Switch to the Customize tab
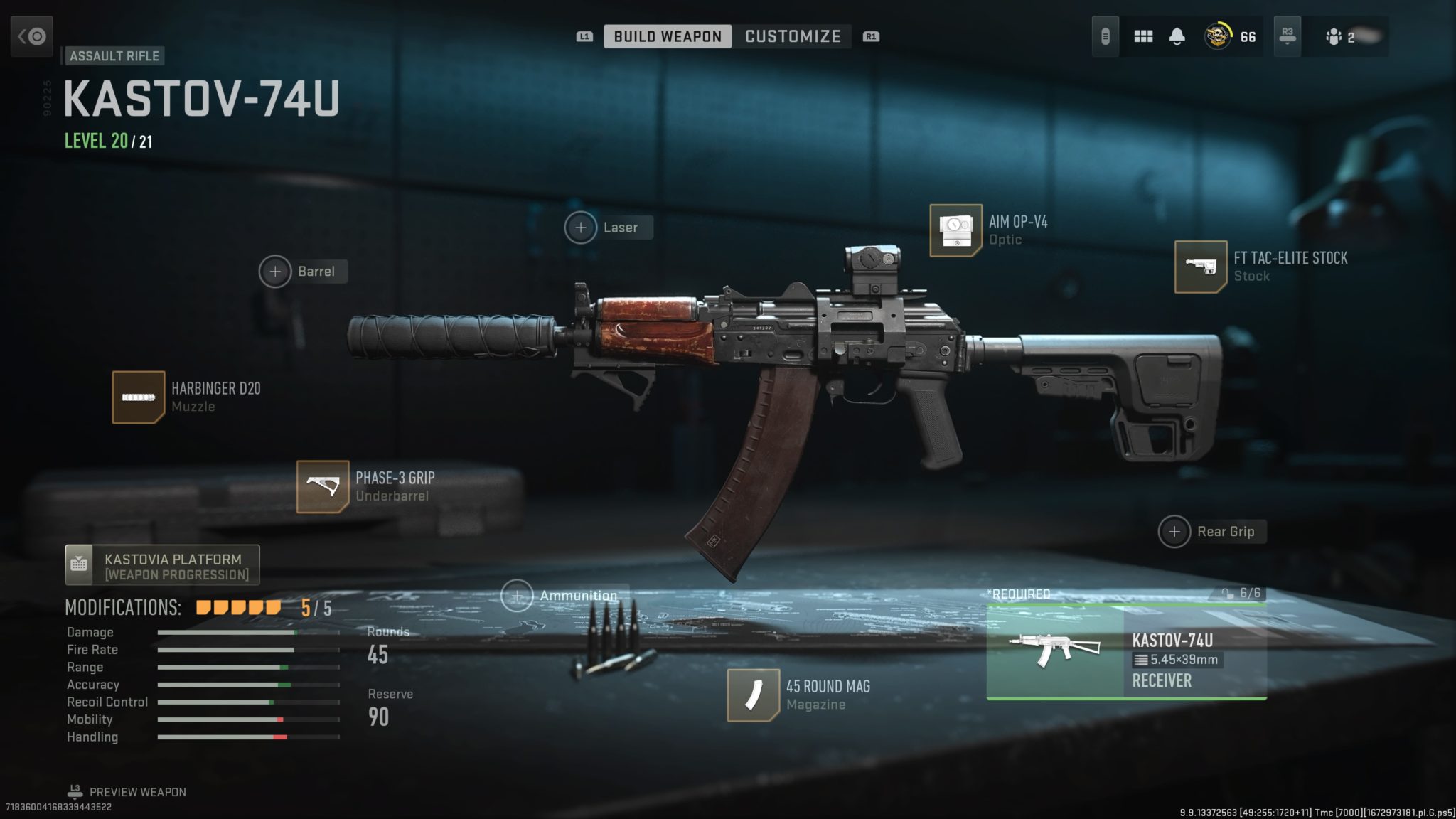The width and height of the screenshot is (1456, 819). (x=793, y=36)
